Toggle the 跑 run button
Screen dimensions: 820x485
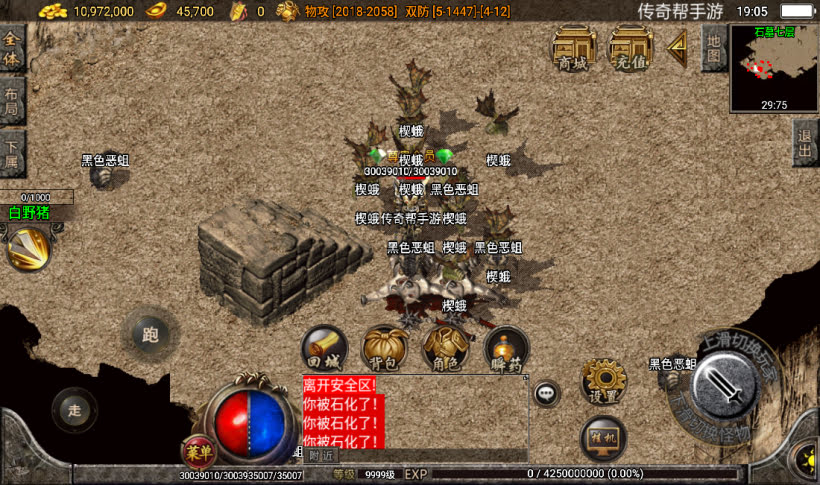coord(151,334)
